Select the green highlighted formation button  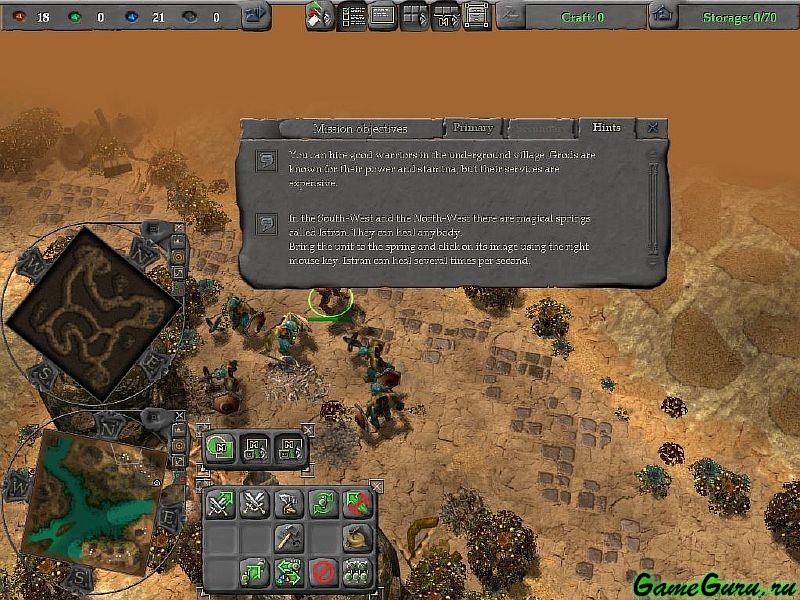(x=221, y=448)
